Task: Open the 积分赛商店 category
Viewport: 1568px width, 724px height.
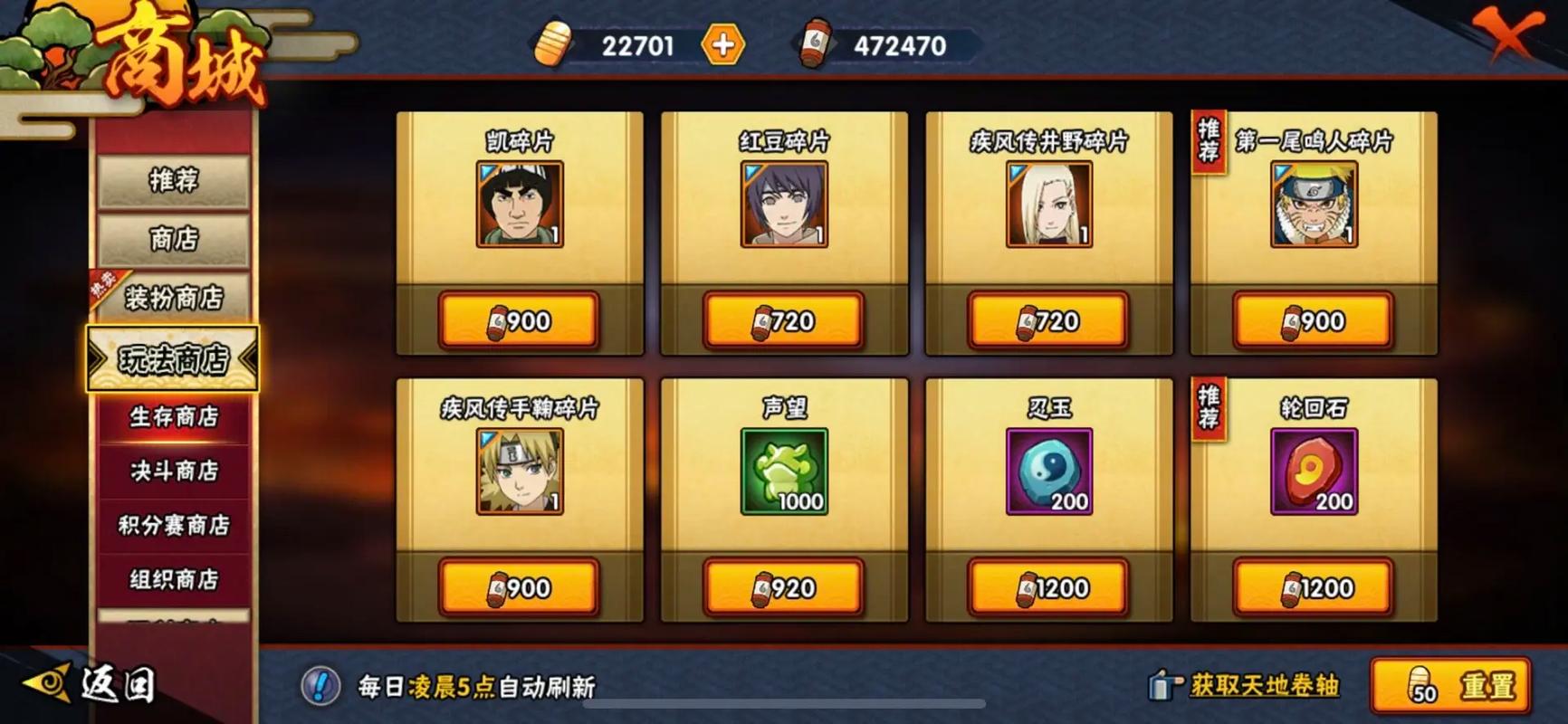Action: point(172,523)
